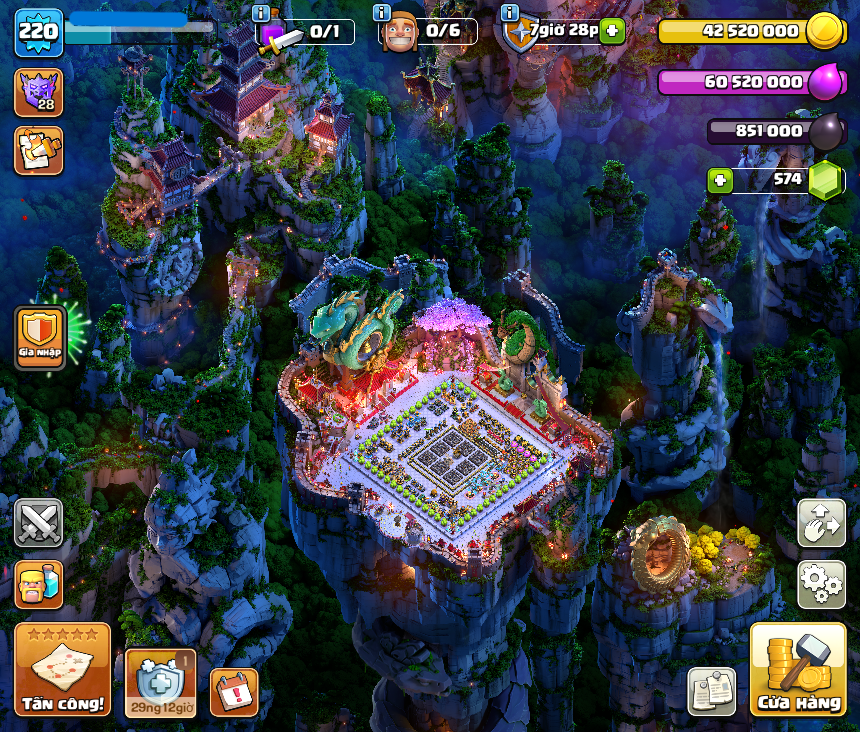Open the quest scroll icon
This screenshot has width=860, height=732.
click(38, 150)
